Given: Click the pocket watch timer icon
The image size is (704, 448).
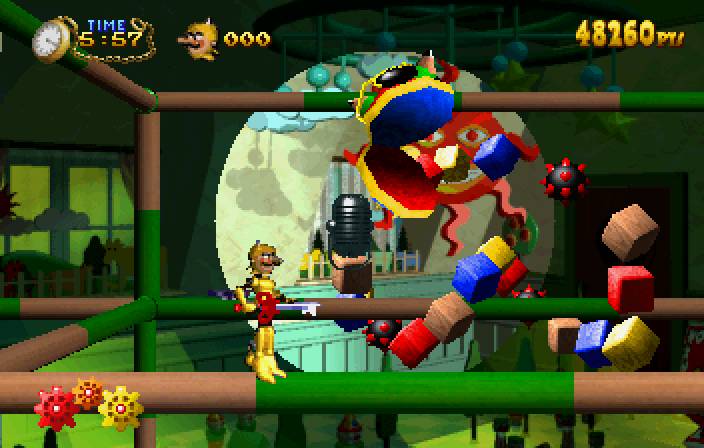Looking at the screenshot, I should pyautogui.click(x=50, y=40).
